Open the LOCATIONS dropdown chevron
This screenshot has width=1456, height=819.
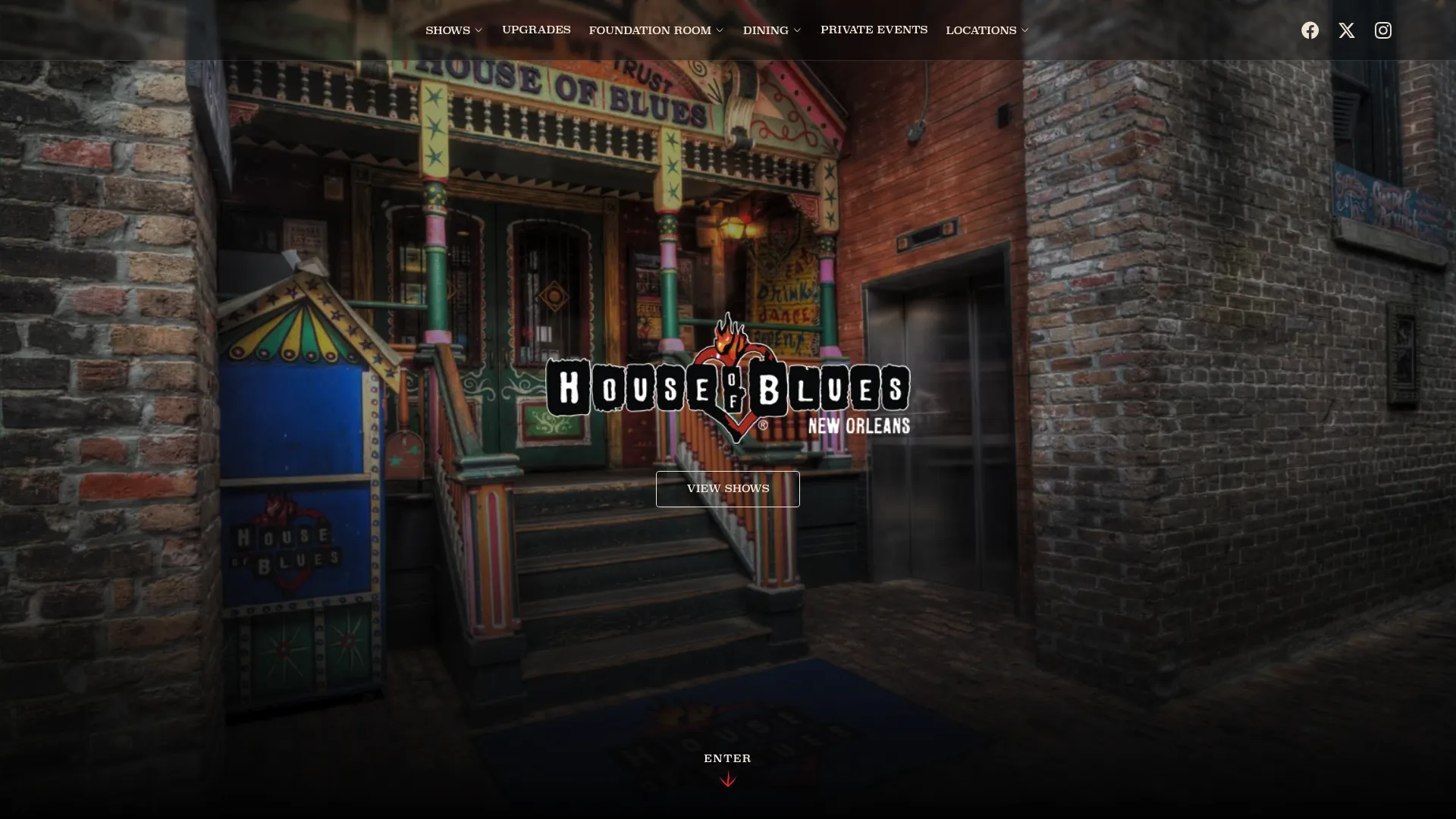(1024, 30)
